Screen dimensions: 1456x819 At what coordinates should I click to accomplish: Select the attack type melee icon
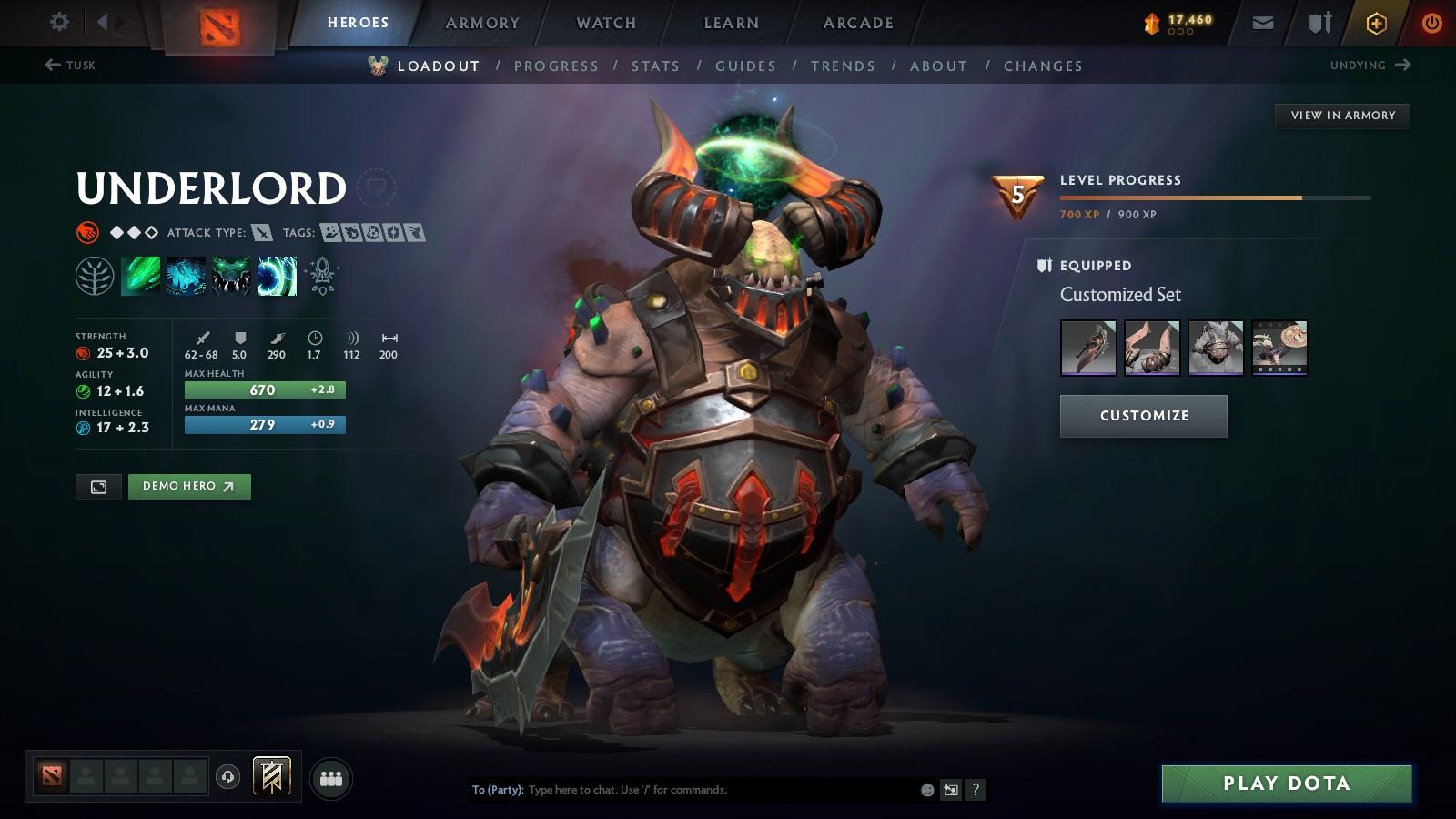[262, 232]
